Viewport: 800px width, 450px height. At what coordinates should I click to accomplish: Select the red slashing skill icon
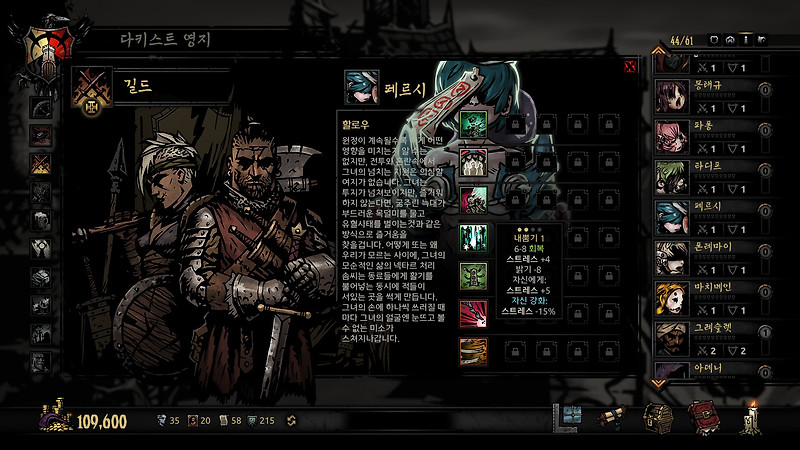pos(472,313)
